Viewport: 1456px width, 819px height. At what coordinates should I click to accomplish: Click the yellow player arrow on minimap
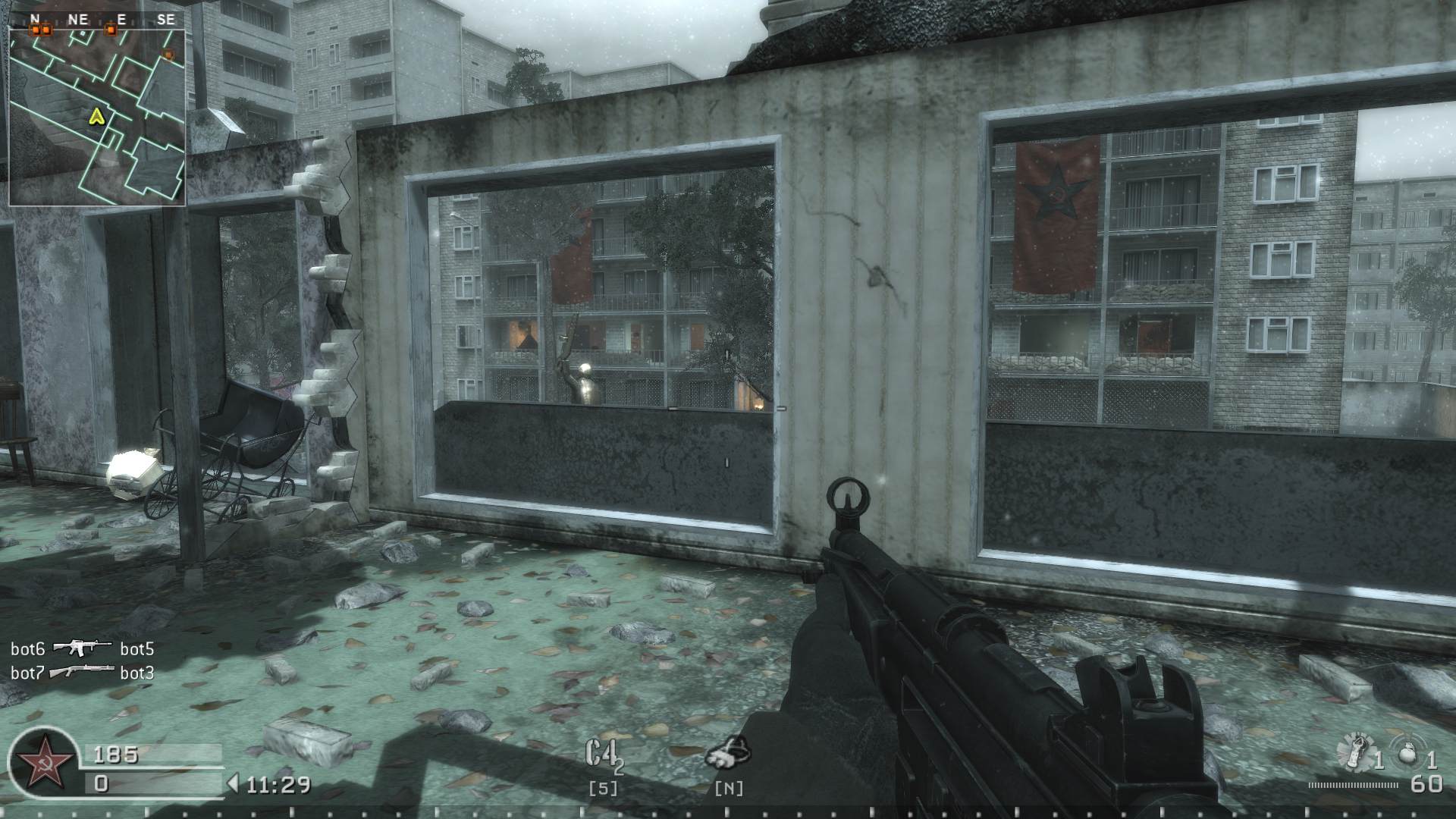tap(96, 116)
